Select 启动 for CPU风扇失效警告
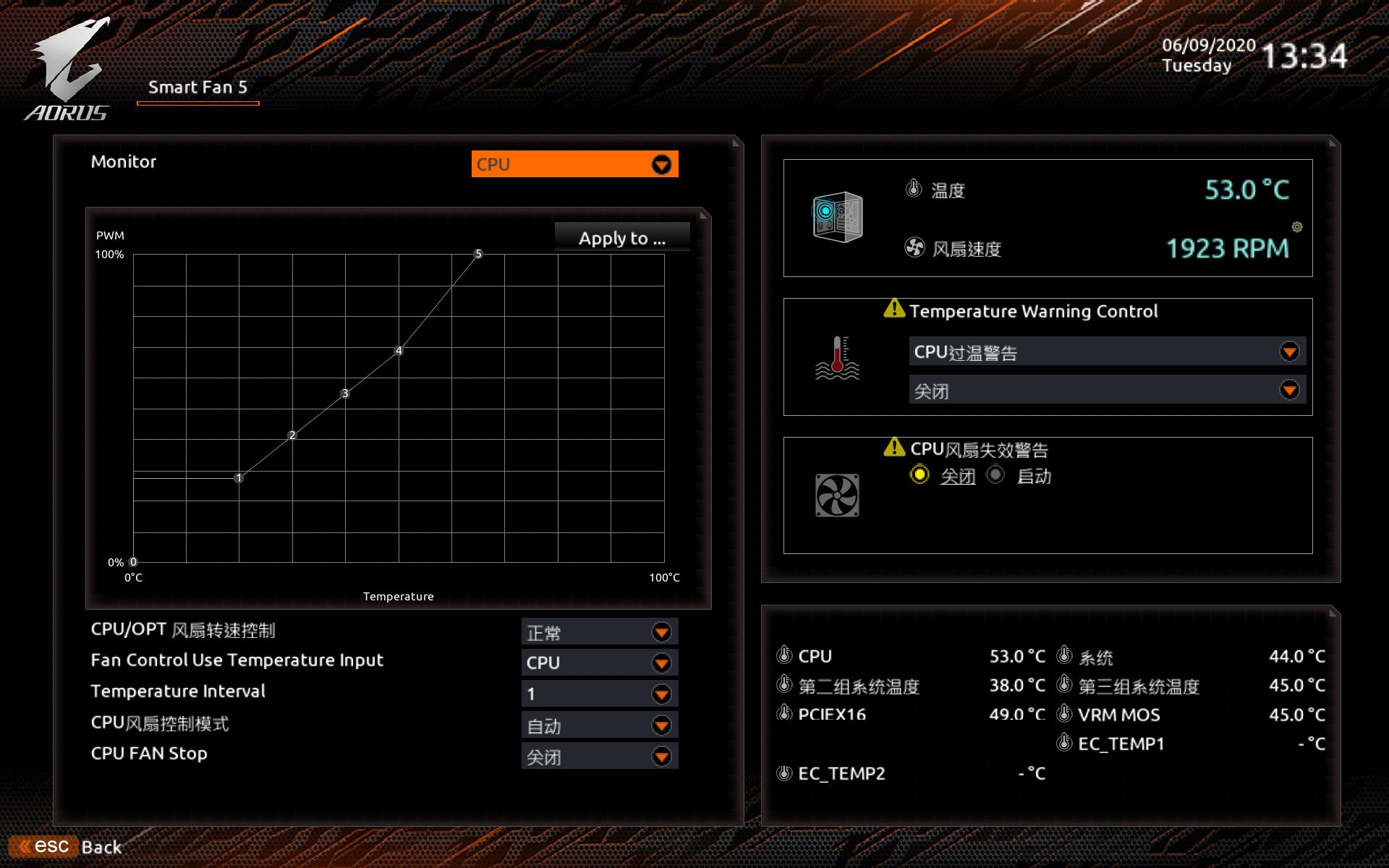Image resolution: width=1389 pixels, height=868 pixels. point(996,475)
